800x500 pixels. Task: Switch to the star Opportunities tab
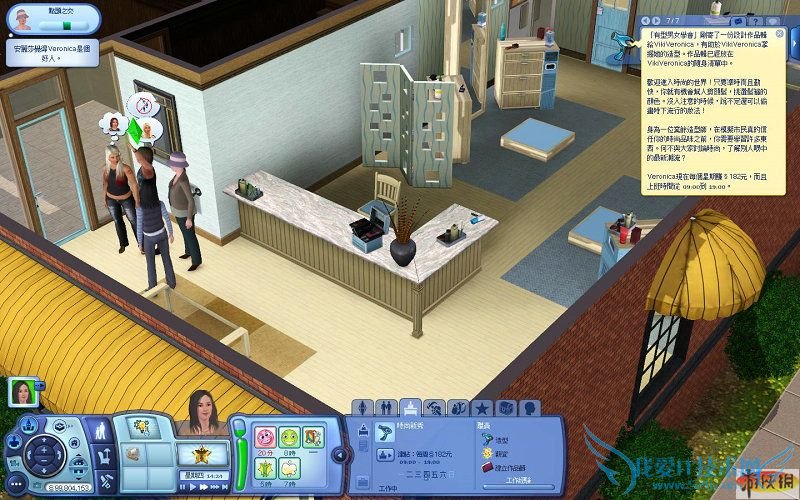[x=482, y=408]
